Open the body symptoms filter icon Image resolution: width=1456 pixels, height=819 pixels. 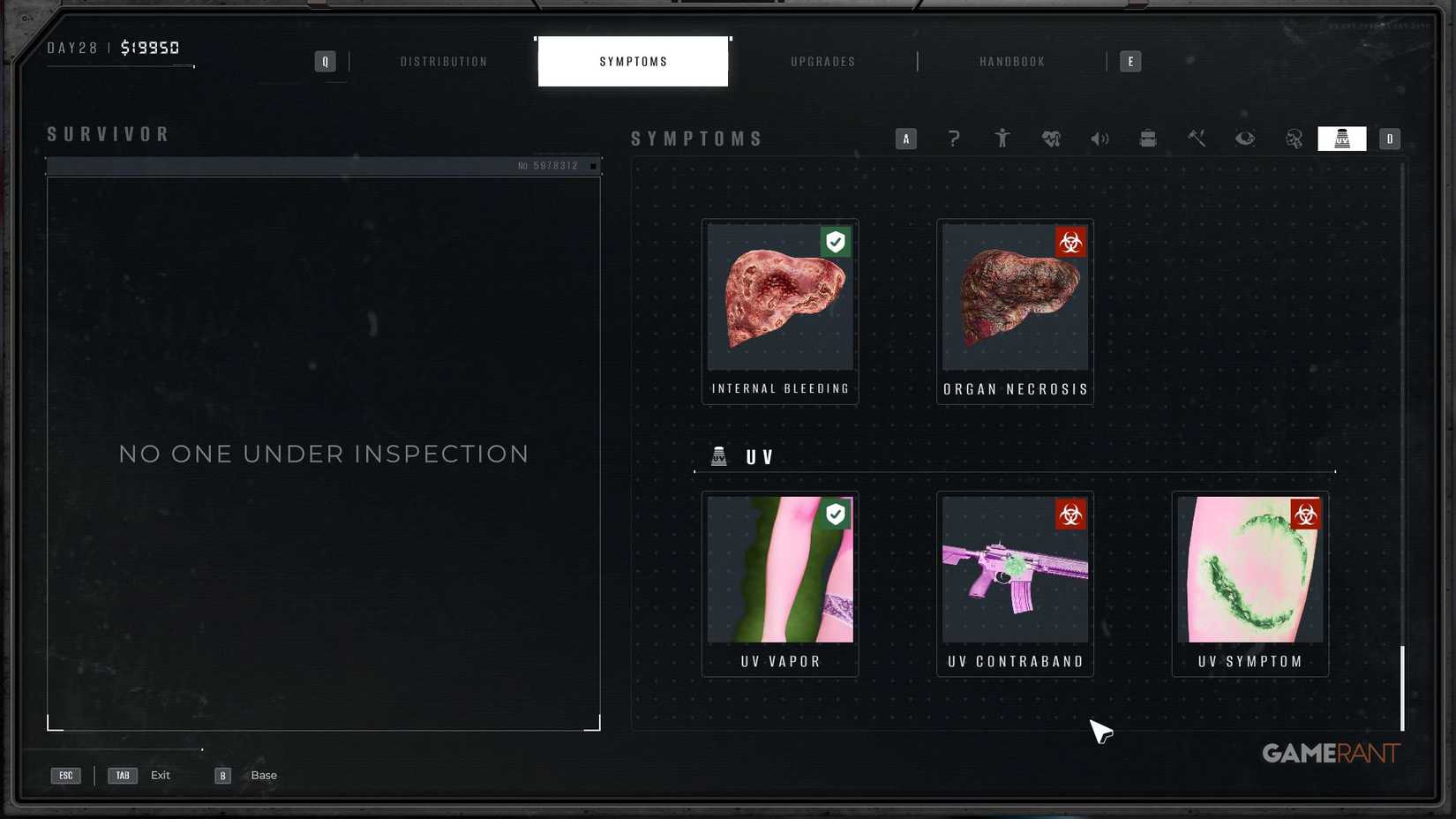click(x=1002, y=139)
